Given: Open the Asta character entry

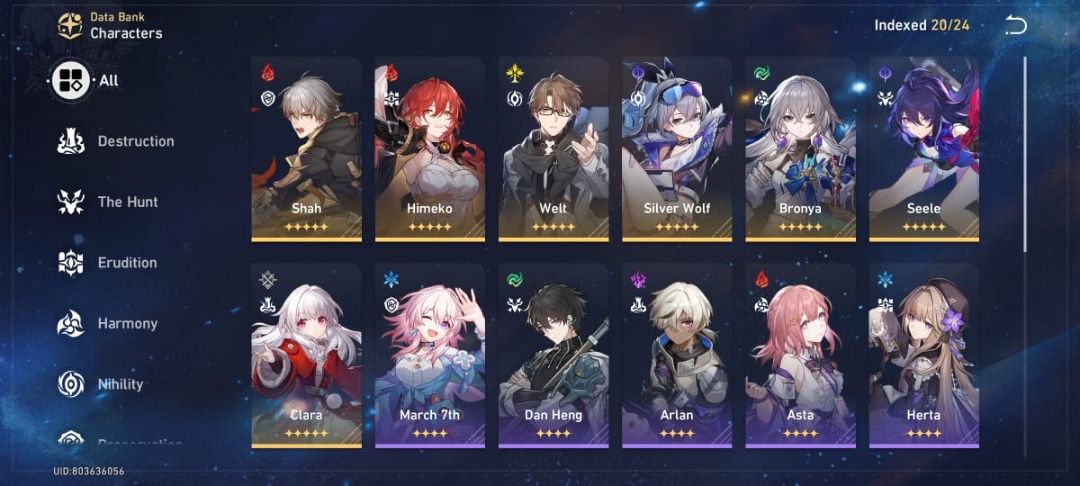Looking at the screenshot, I should pos(800,355).
